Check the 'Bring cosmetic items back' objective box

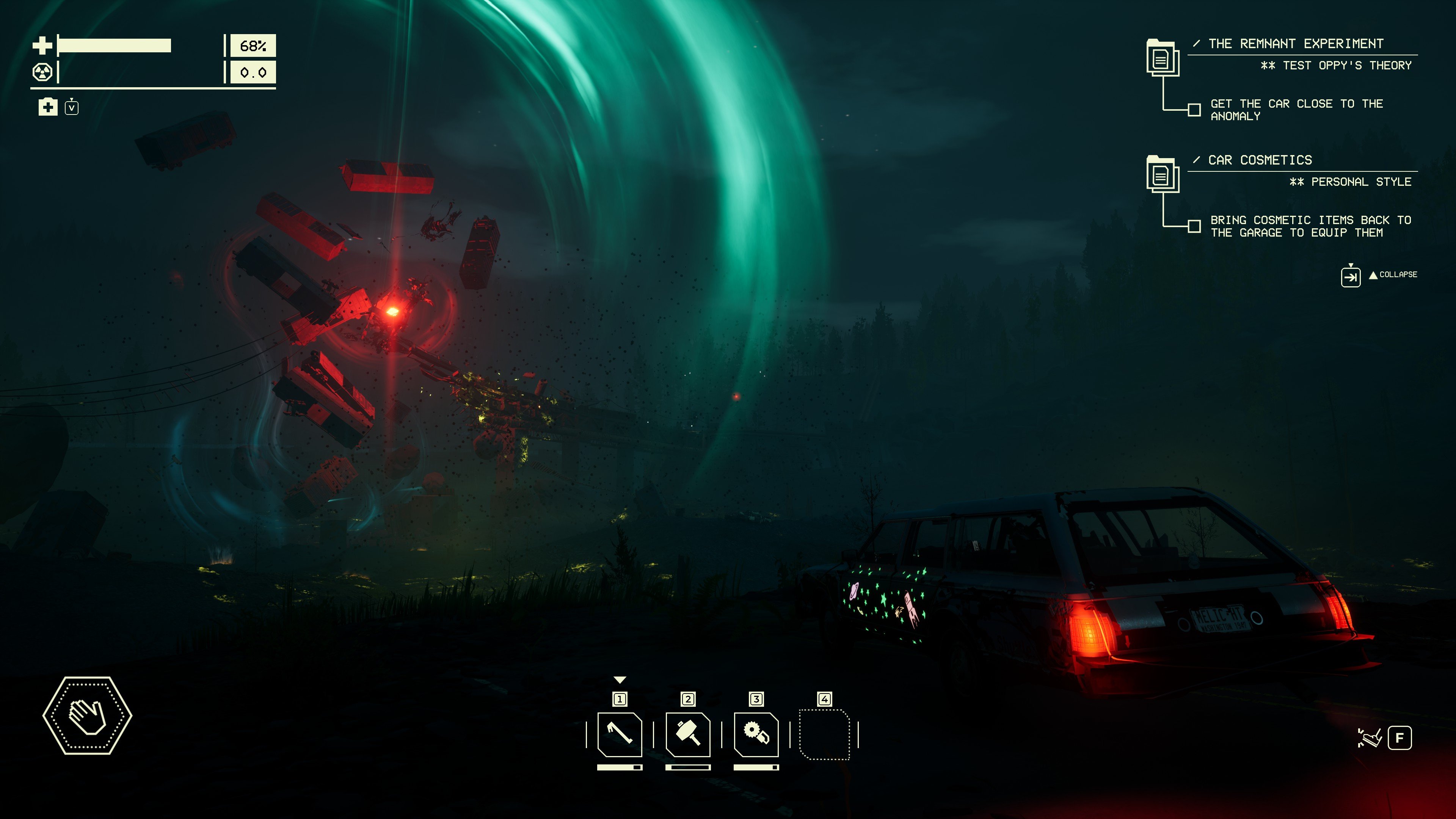point(1194,226)
